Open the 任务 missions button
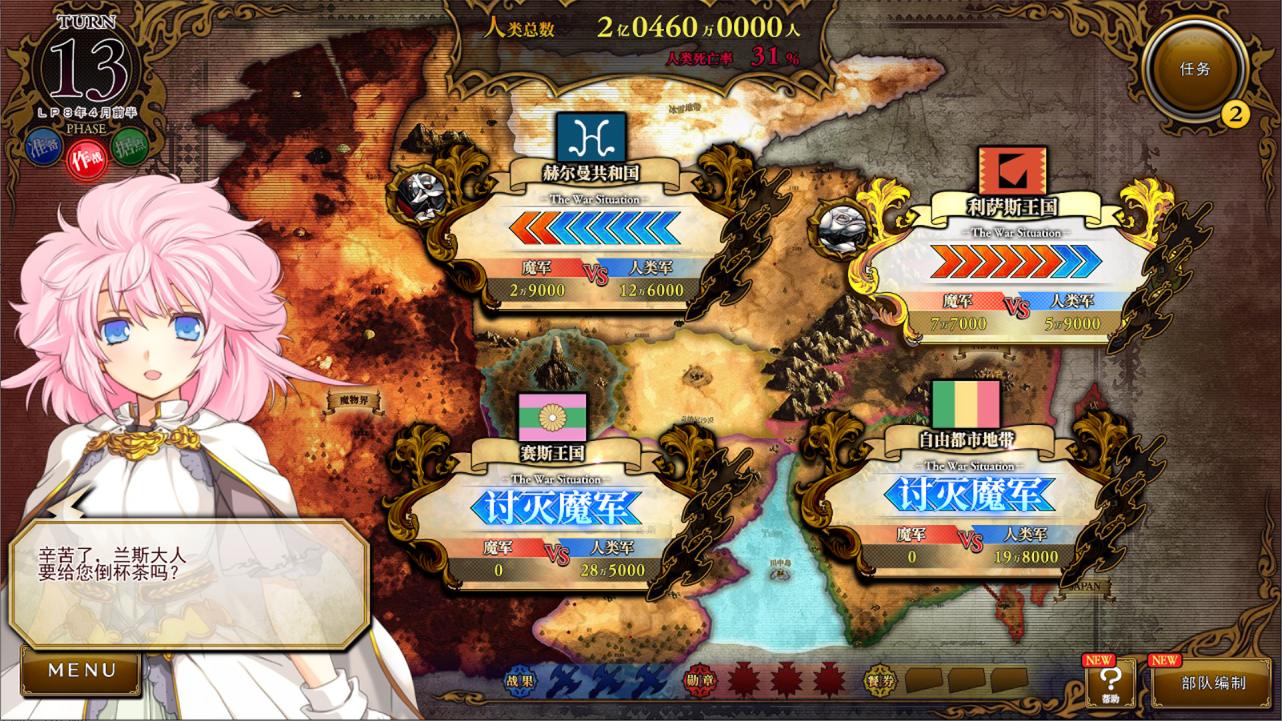1282x721 pixels. [x=1194, y=69]
